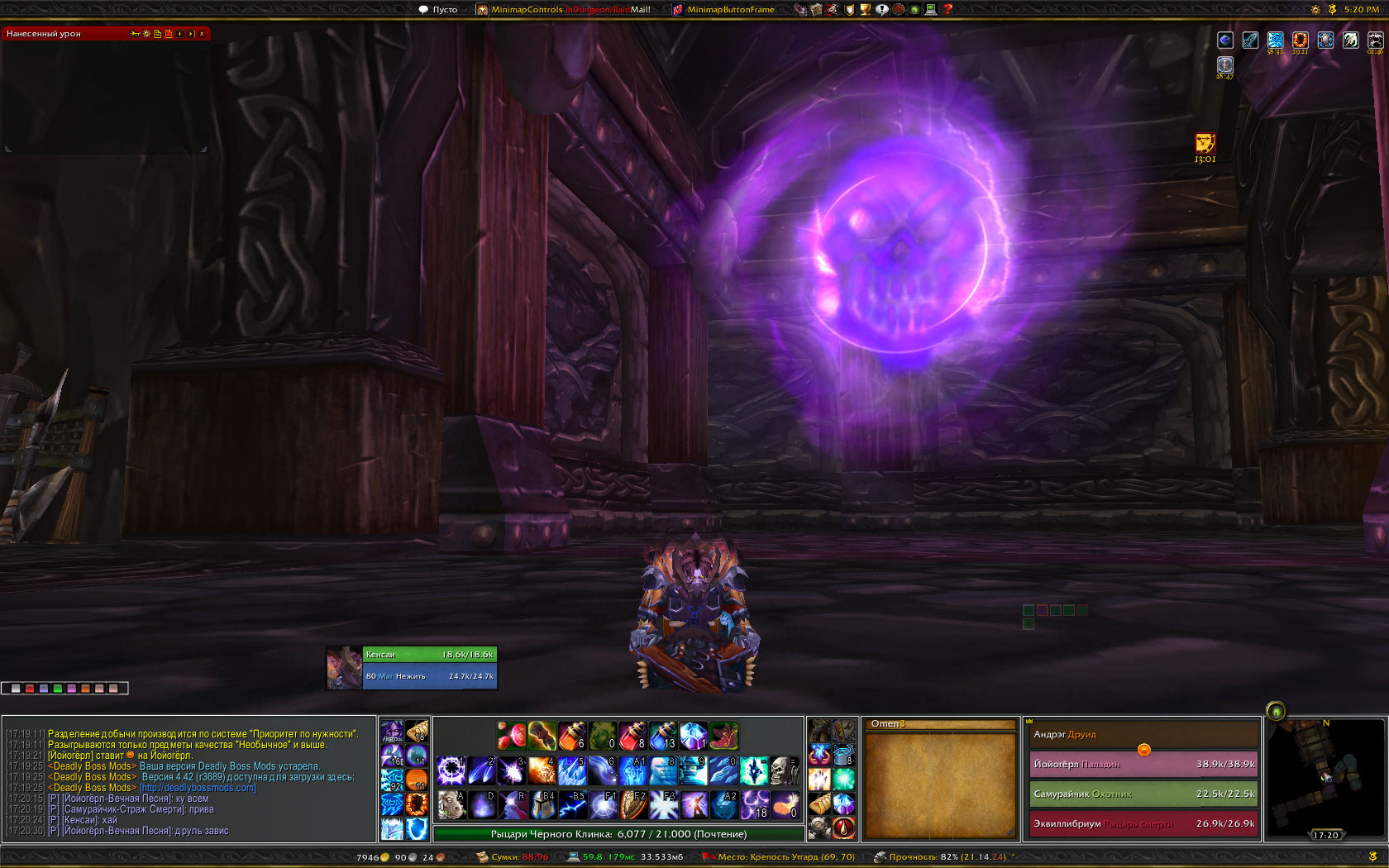Activate the skull ability bound to =
1389x868 pixels.
(x=783, y=770)
